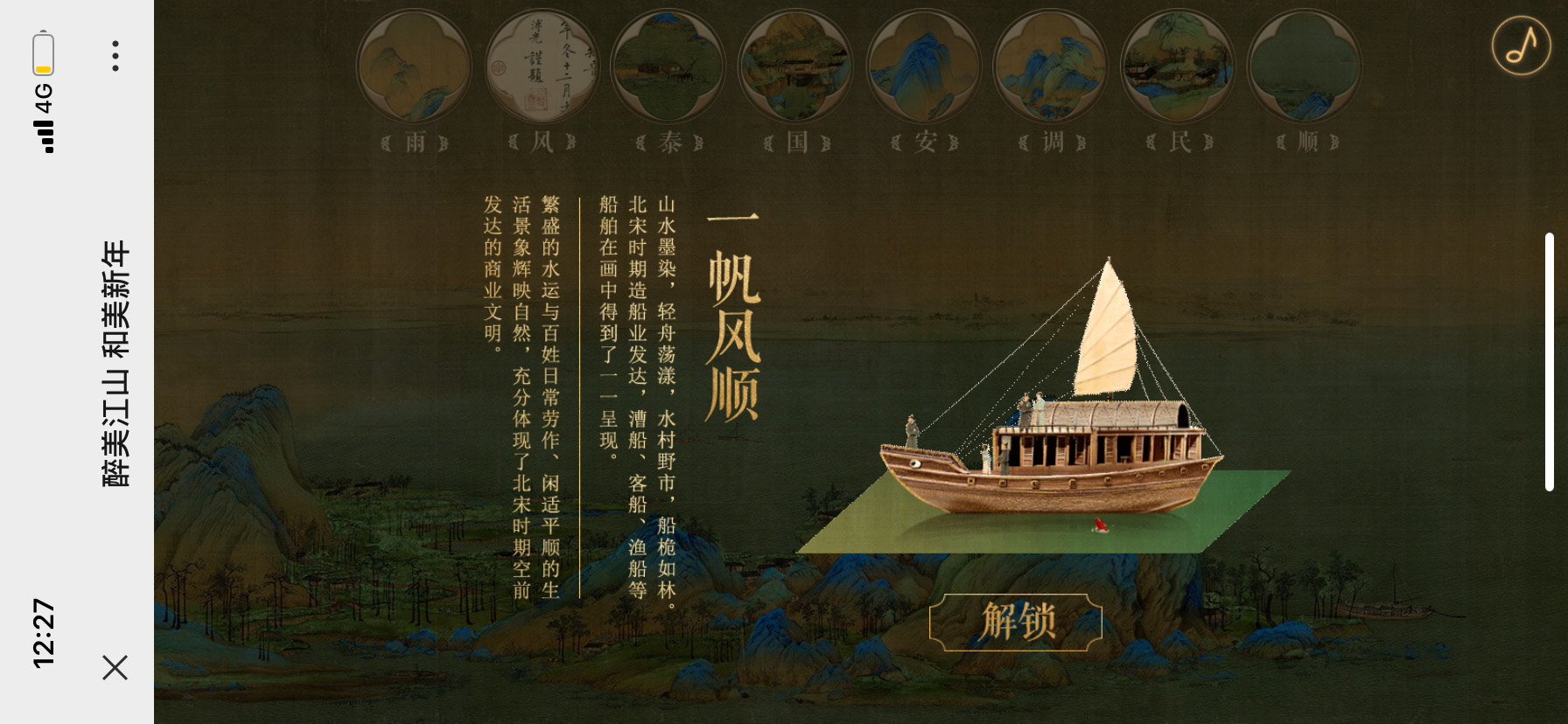Open the 民 village medallion

pos(1178,66)
